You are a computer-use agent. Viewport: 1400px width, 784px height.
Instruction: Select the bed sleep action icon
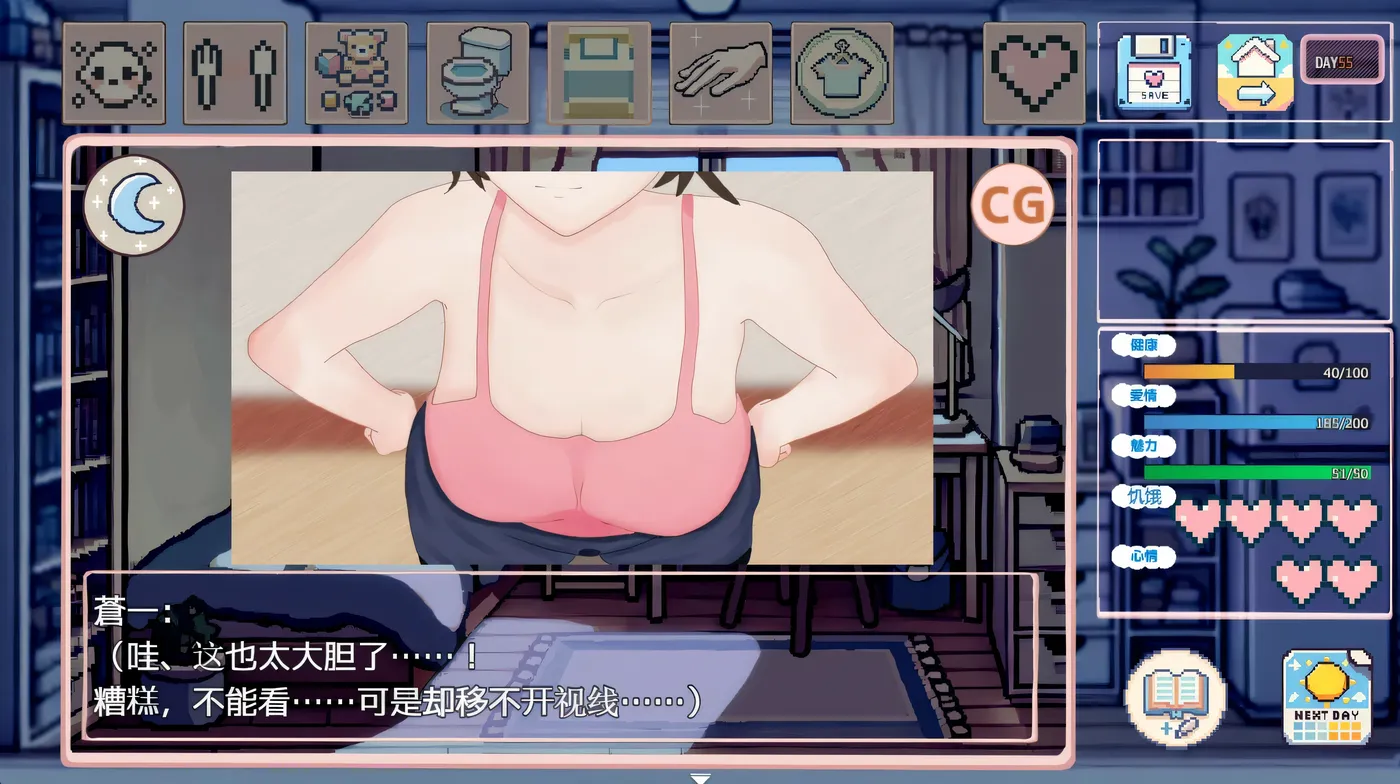[599, 70]
